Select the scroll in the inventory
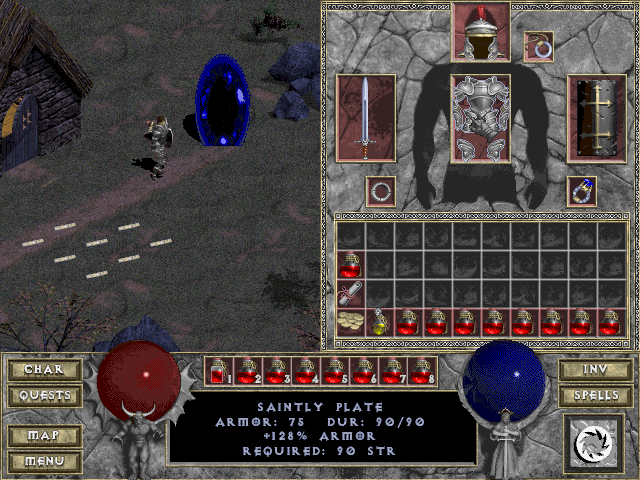The height and width of the screenshot is (480, 640). (x=351, y=293)
